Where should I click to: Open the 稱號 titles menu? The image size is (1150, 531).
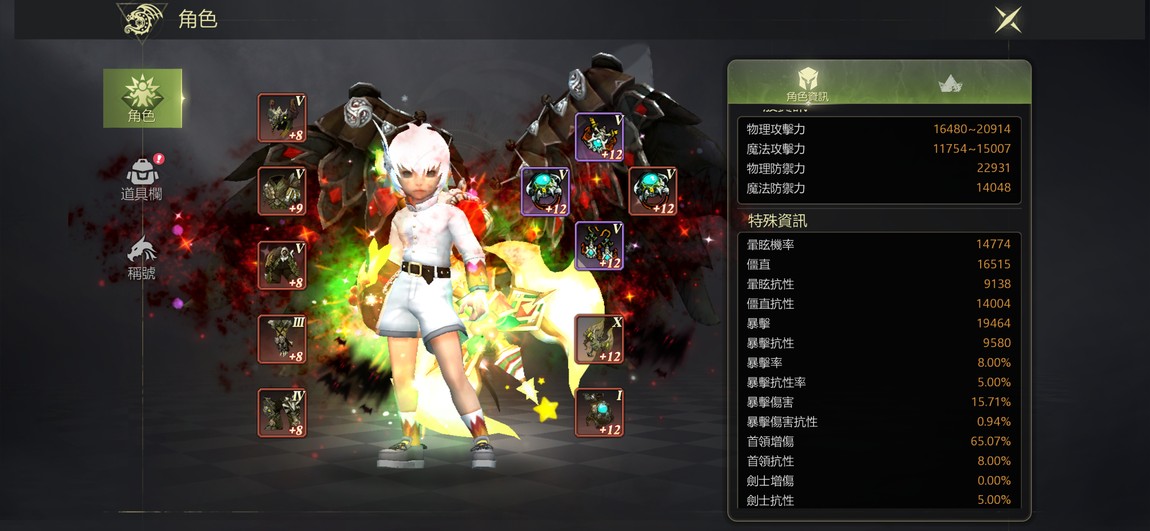click(x=142, y=257)
